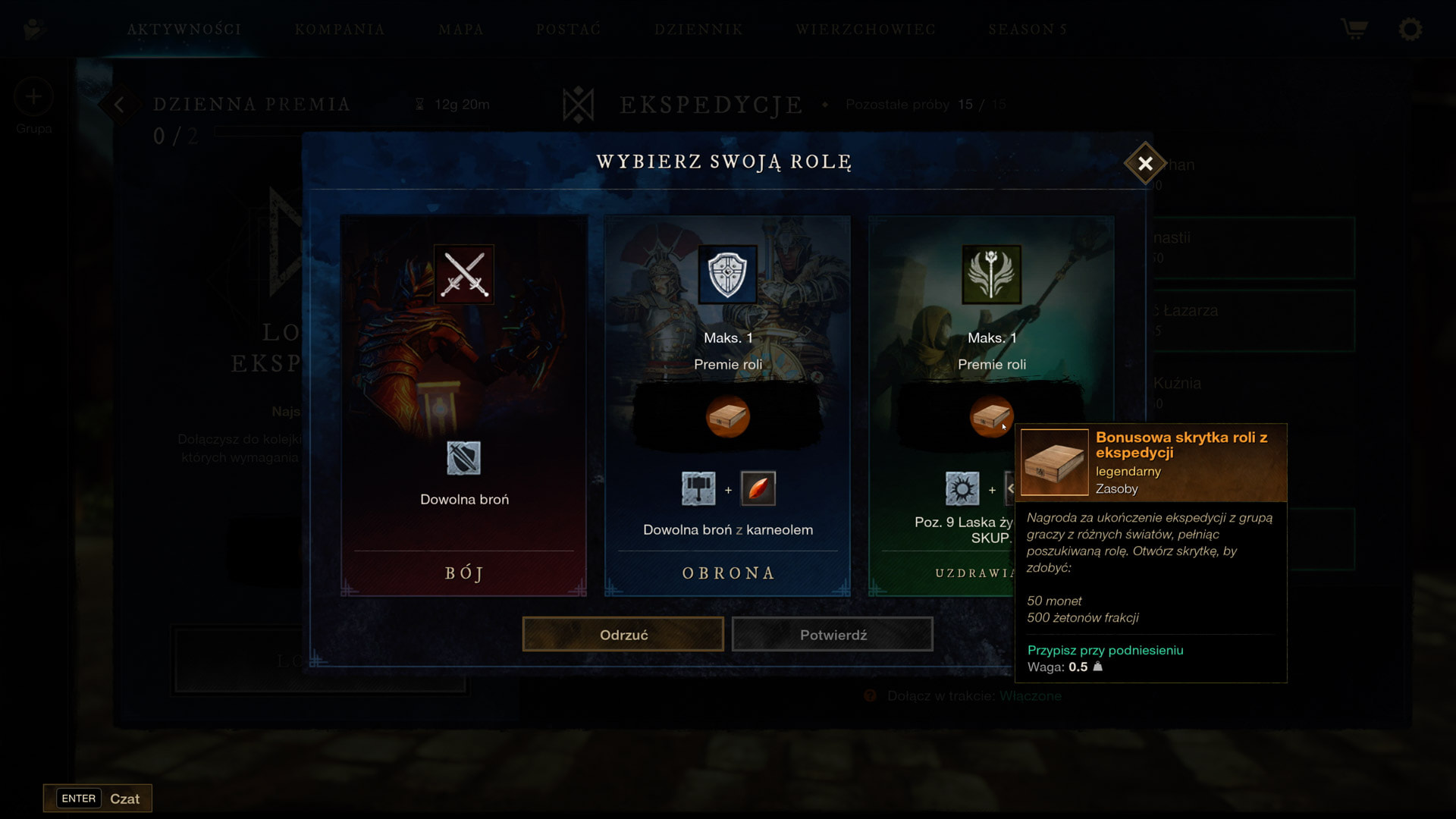Screen dimensions: 1456x819
Task: Confirm role with Potwierdź button
Action: [833, 635]
